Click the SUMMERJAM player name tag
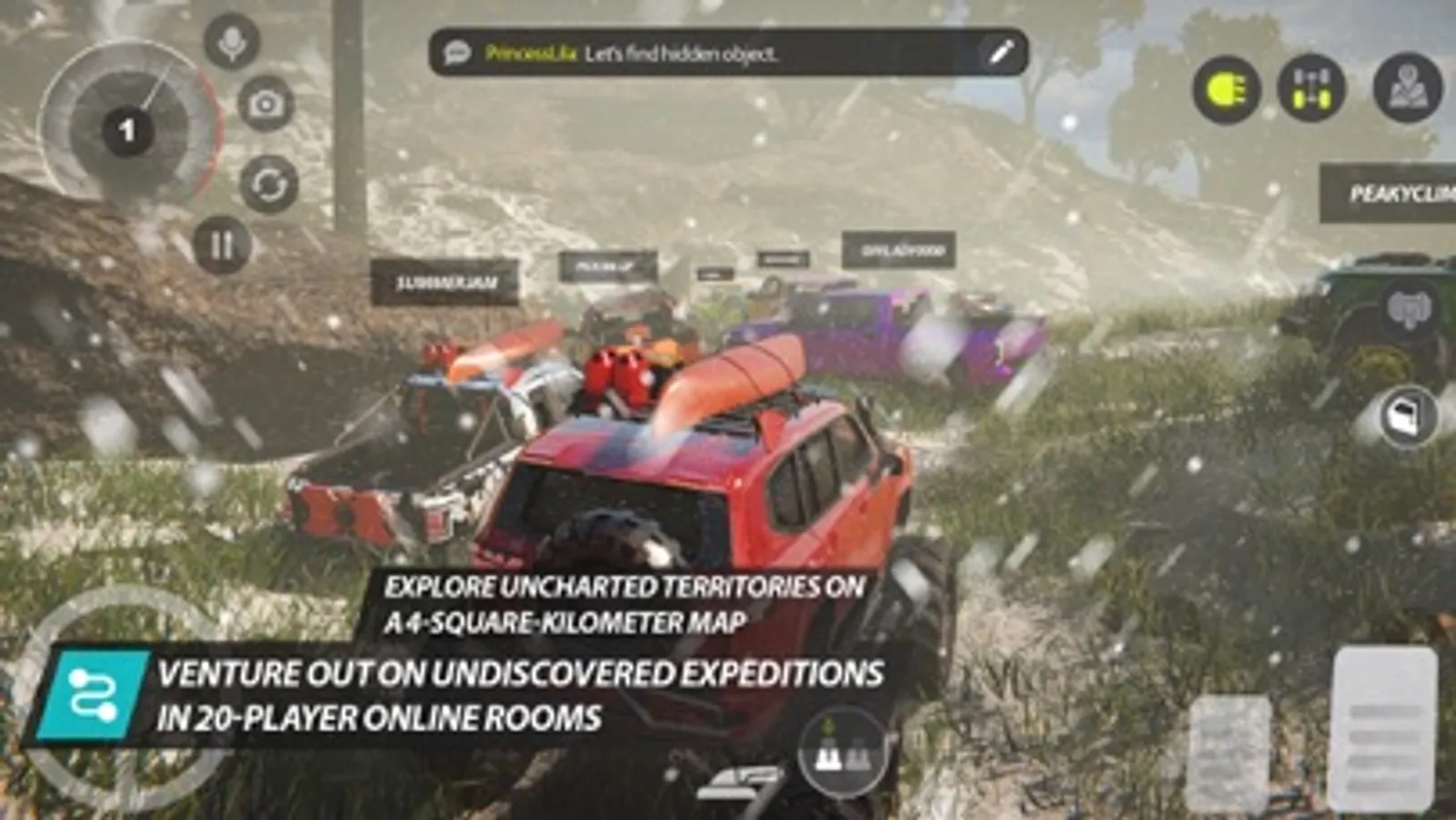Image resolution: width=1456 pixels, height=820 pixels. [x=446, y=282]
